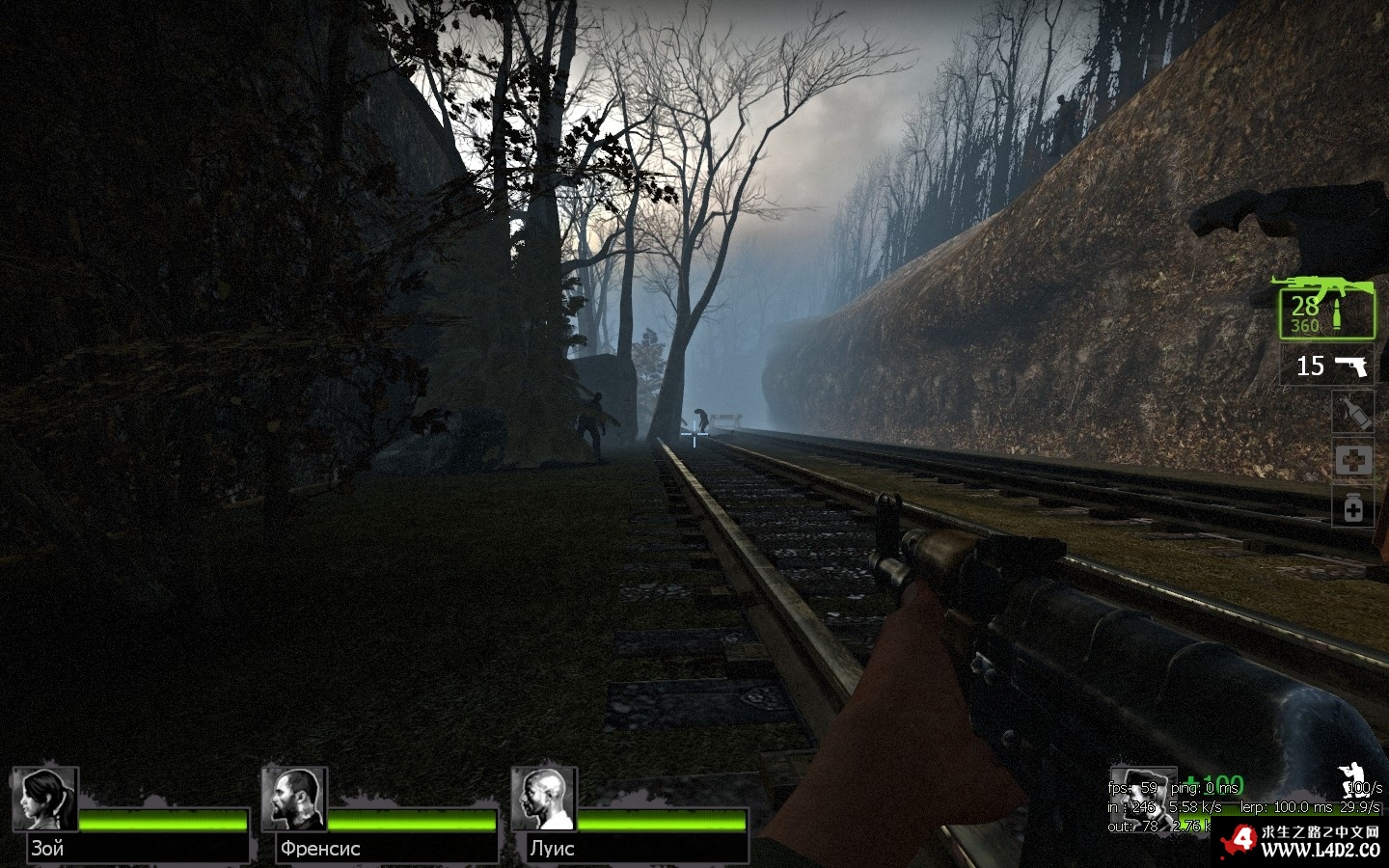
Task: Select the molotov bottle slot
Action: click(x=1352, y=414)
